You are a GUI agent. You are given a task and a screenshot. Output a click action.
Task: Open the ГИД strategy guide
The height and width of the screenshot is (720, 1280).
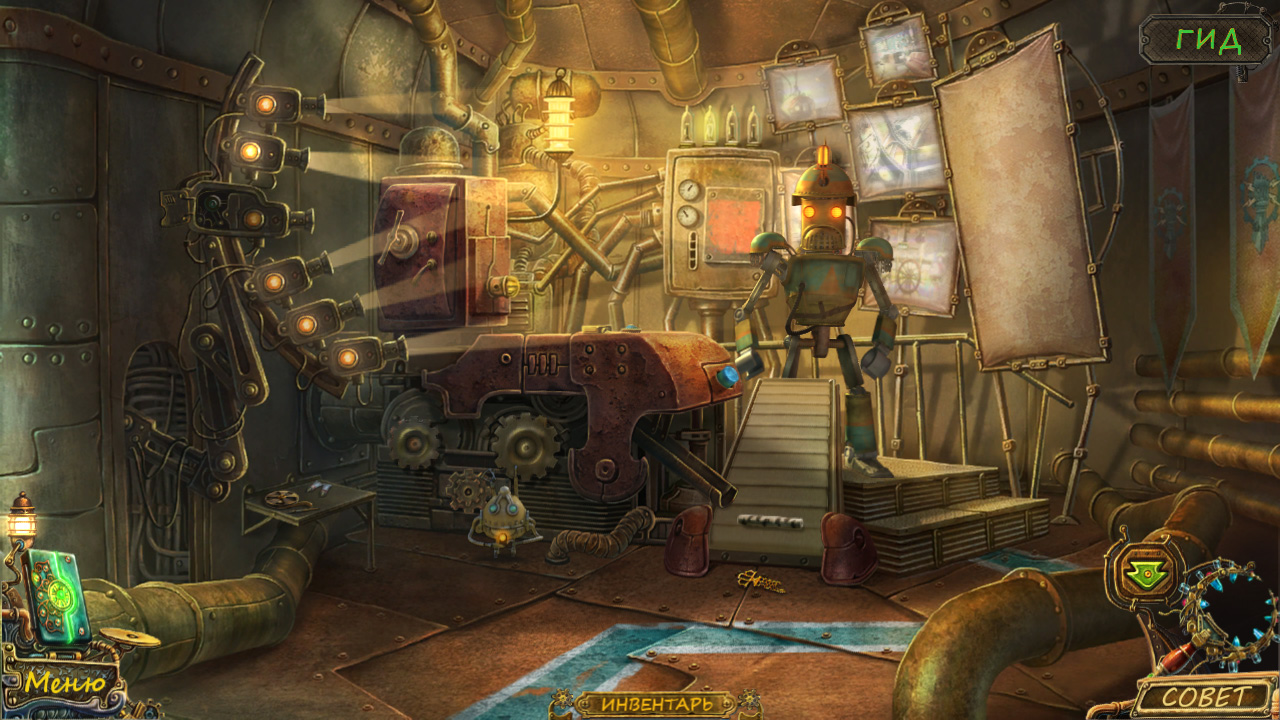[x=1208, y=41]
